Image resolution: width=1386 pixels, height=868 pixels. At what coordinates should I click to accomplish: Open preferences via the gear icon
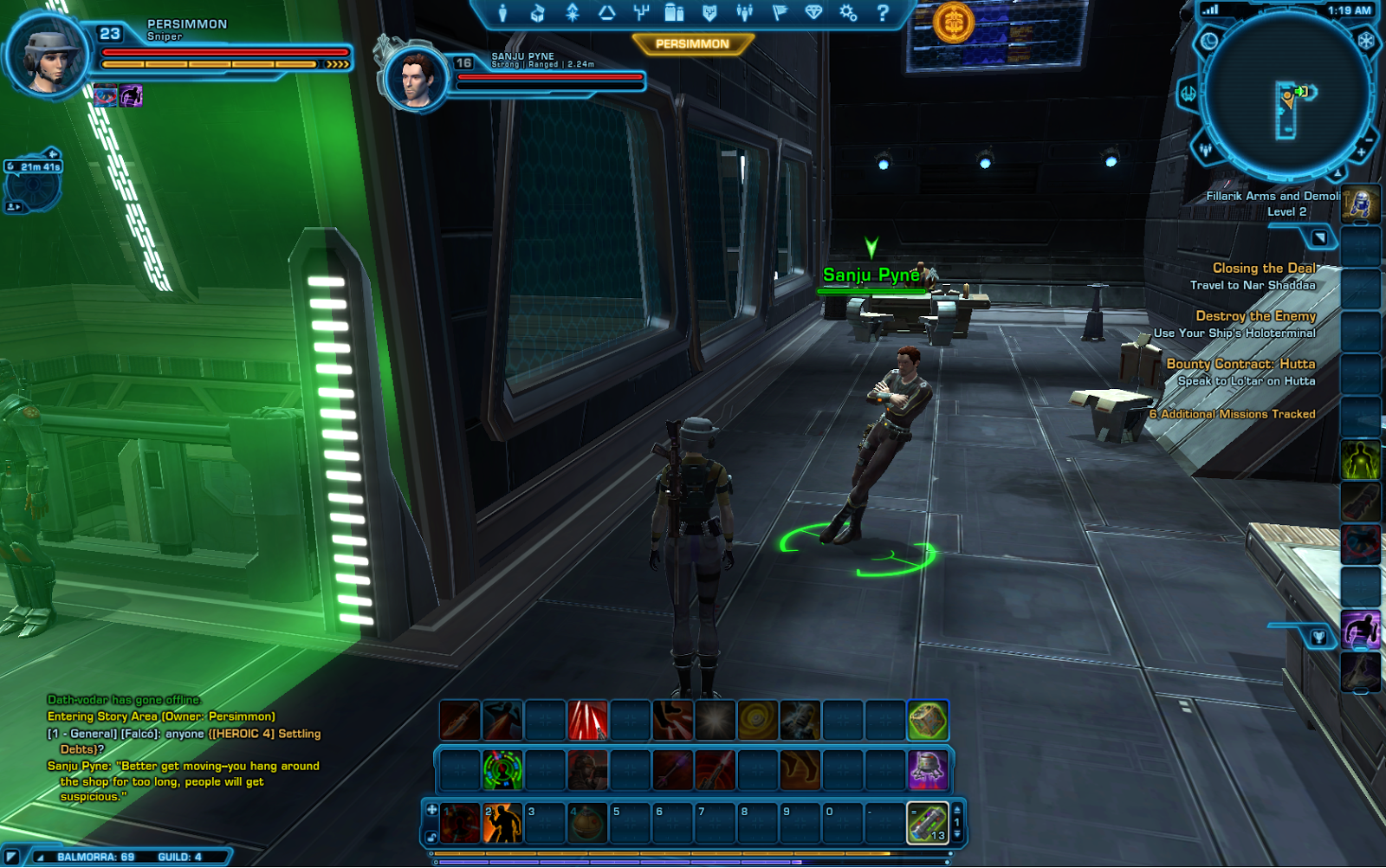847,13
